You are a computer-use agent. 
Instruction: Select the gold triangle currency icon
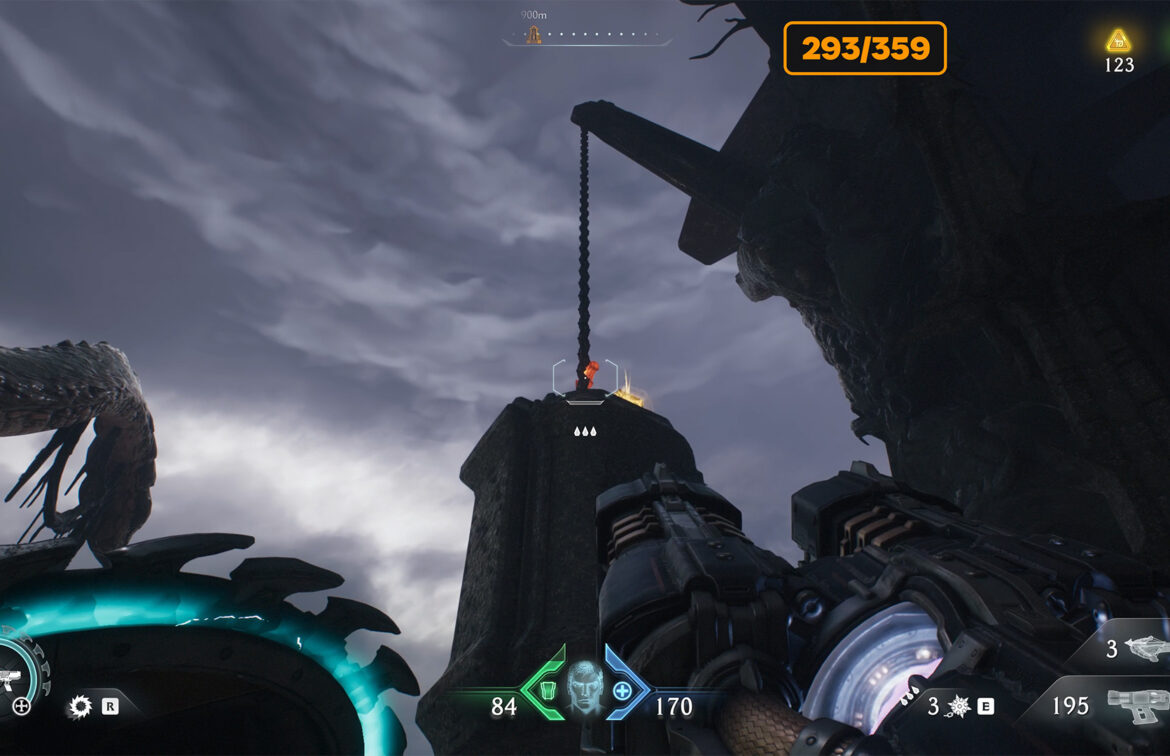[x=1118, y=41]
